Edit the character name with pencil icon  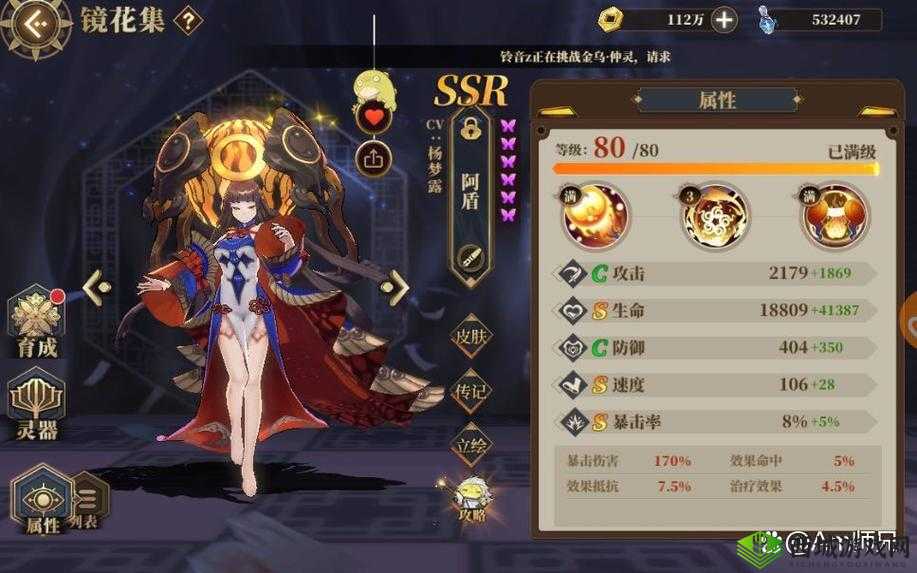tap(468, 258)
